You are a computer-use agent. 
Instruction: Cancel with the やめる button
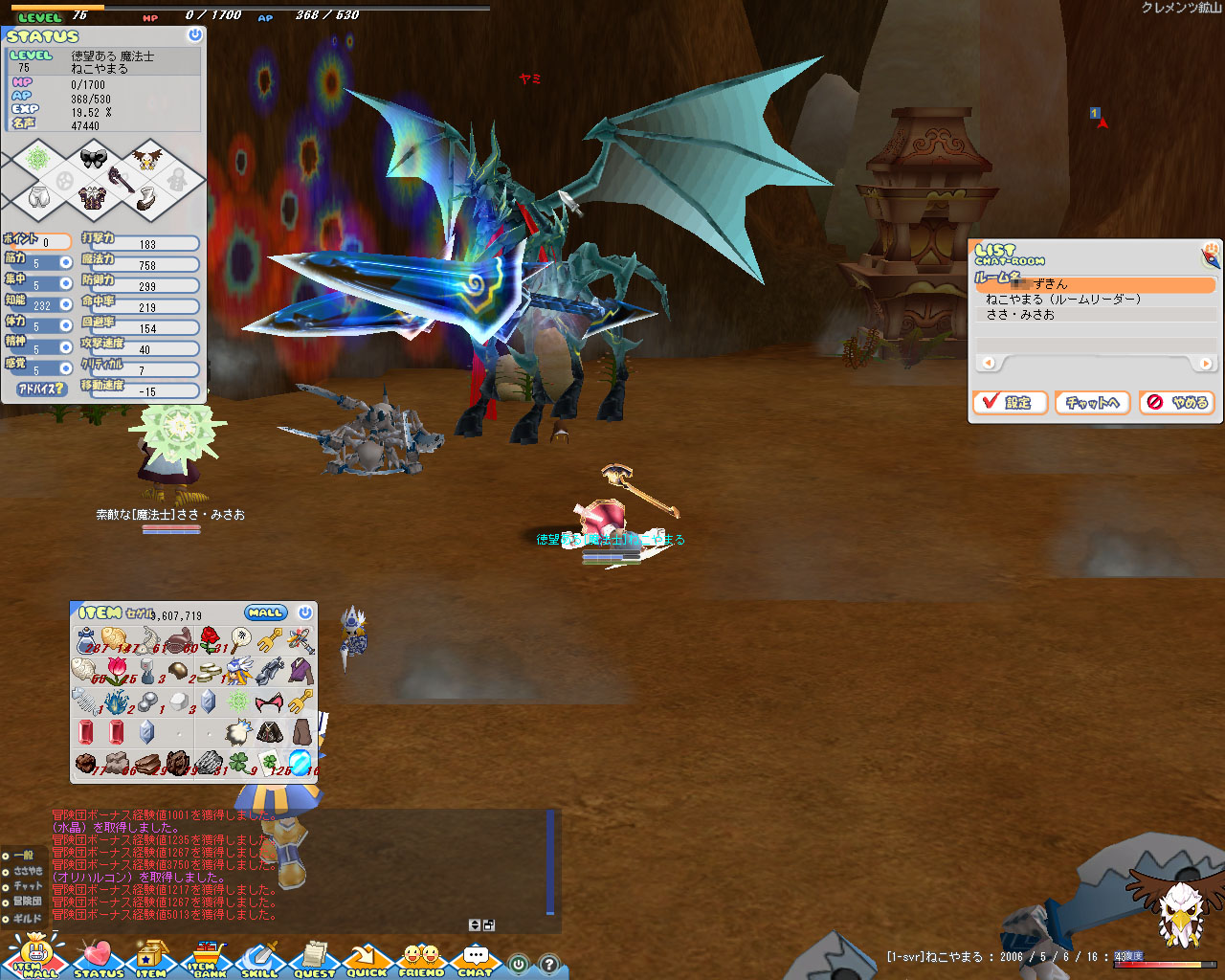coord(1178,403)
